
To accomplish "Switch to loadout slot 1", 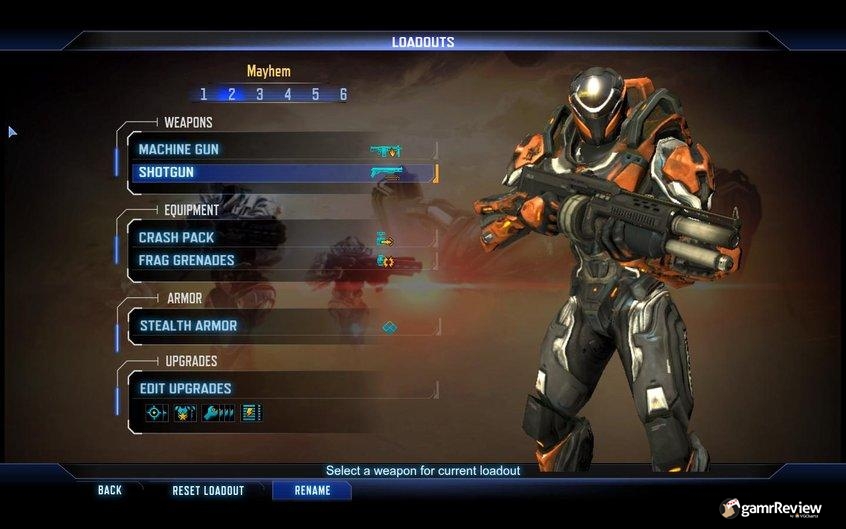I will (203, 95).
